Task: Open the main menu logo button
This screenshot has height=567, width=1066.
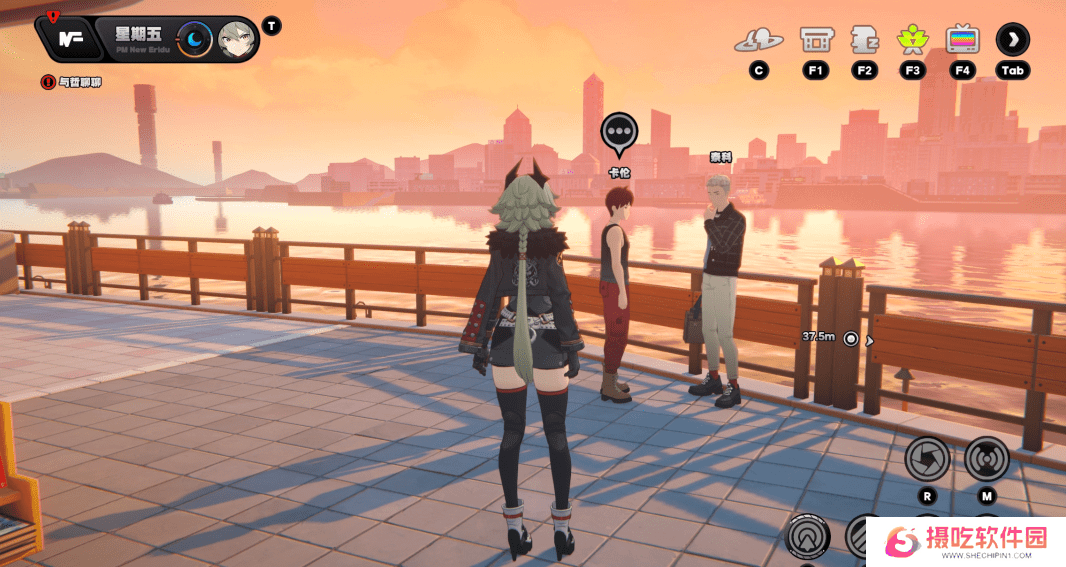Action: pyautogui.click(x=70, y=39)
